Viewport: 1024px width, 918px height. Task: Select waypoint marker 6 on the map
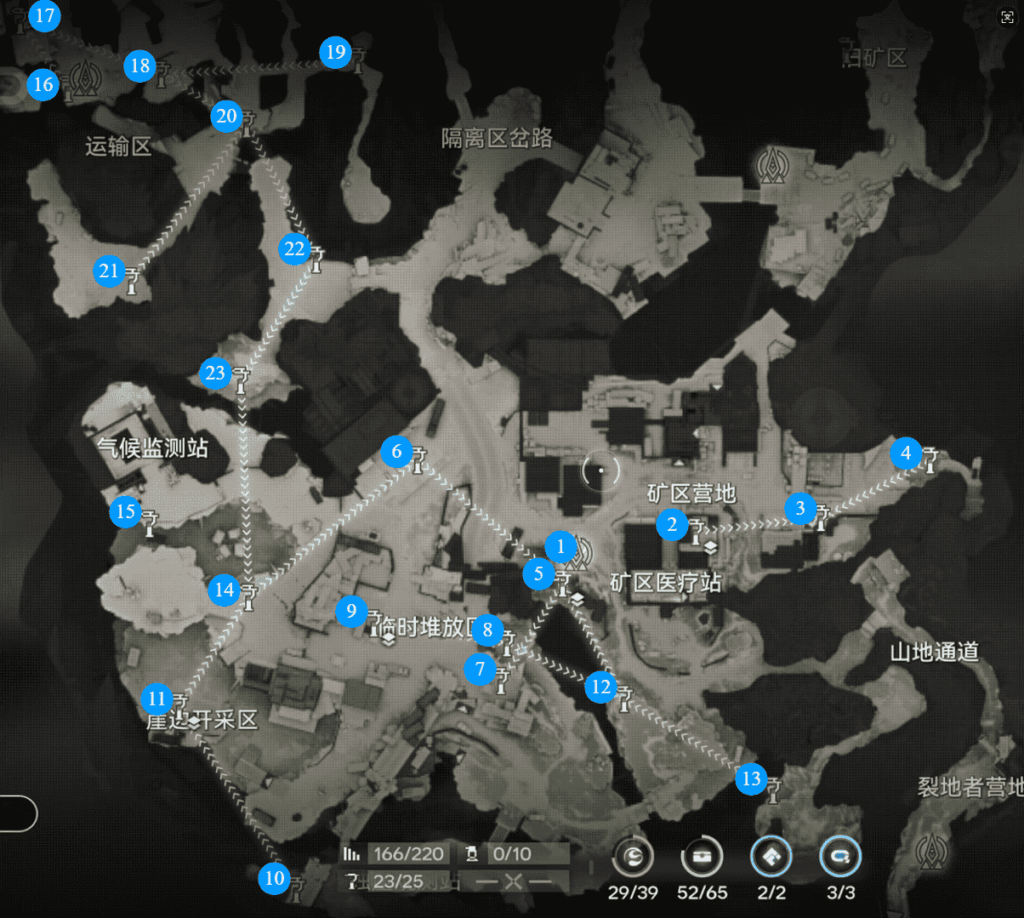tap(397, 452)
